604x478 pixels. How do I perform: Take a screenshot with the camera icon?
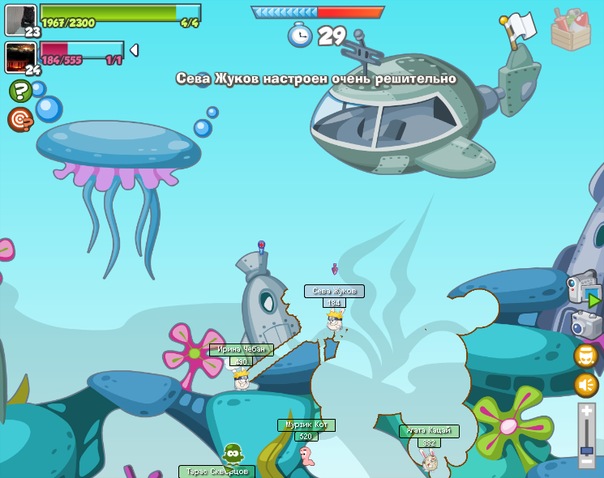585,324
